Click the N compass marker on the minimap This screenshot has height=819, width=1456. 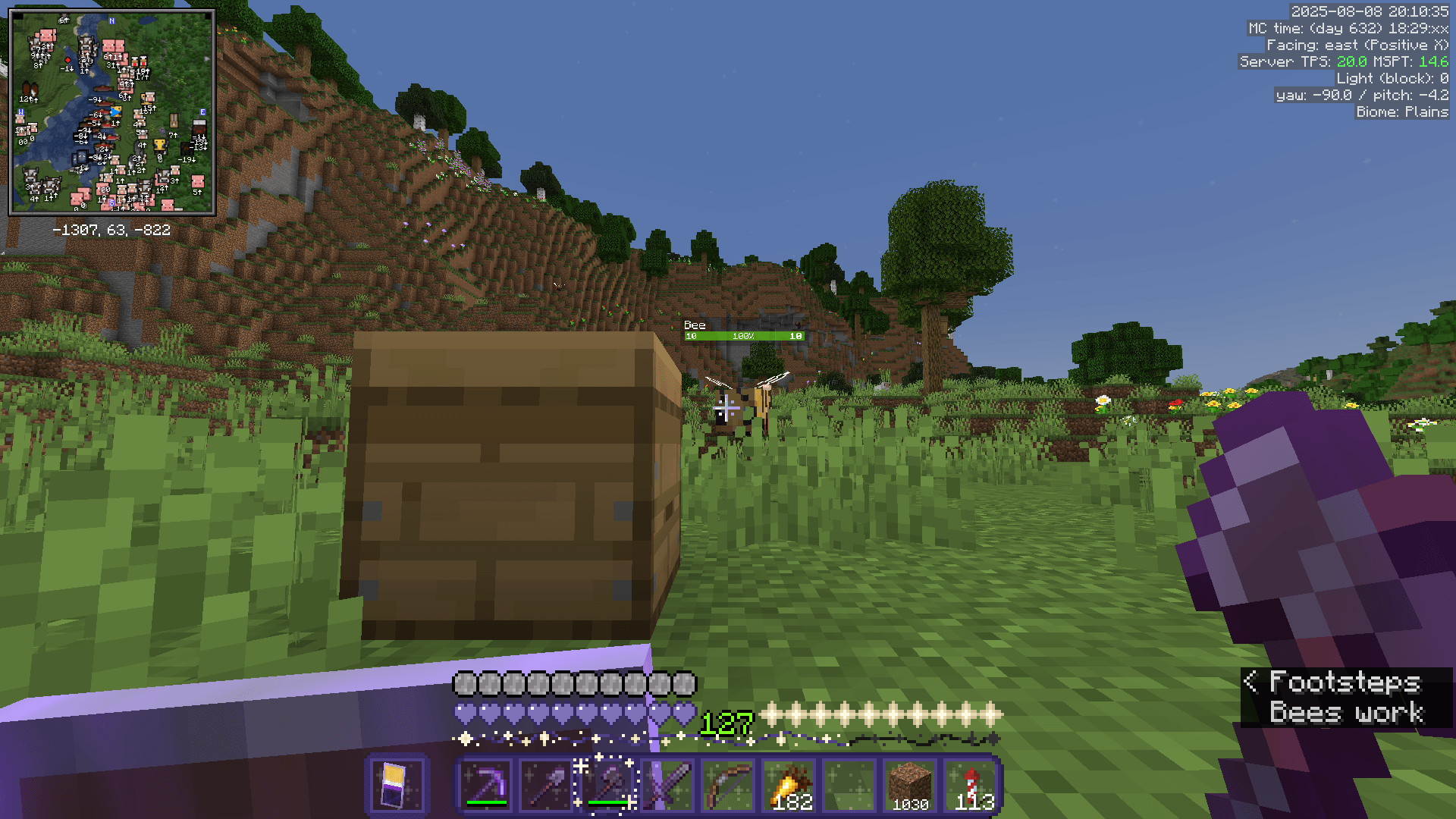click(111, 21)
